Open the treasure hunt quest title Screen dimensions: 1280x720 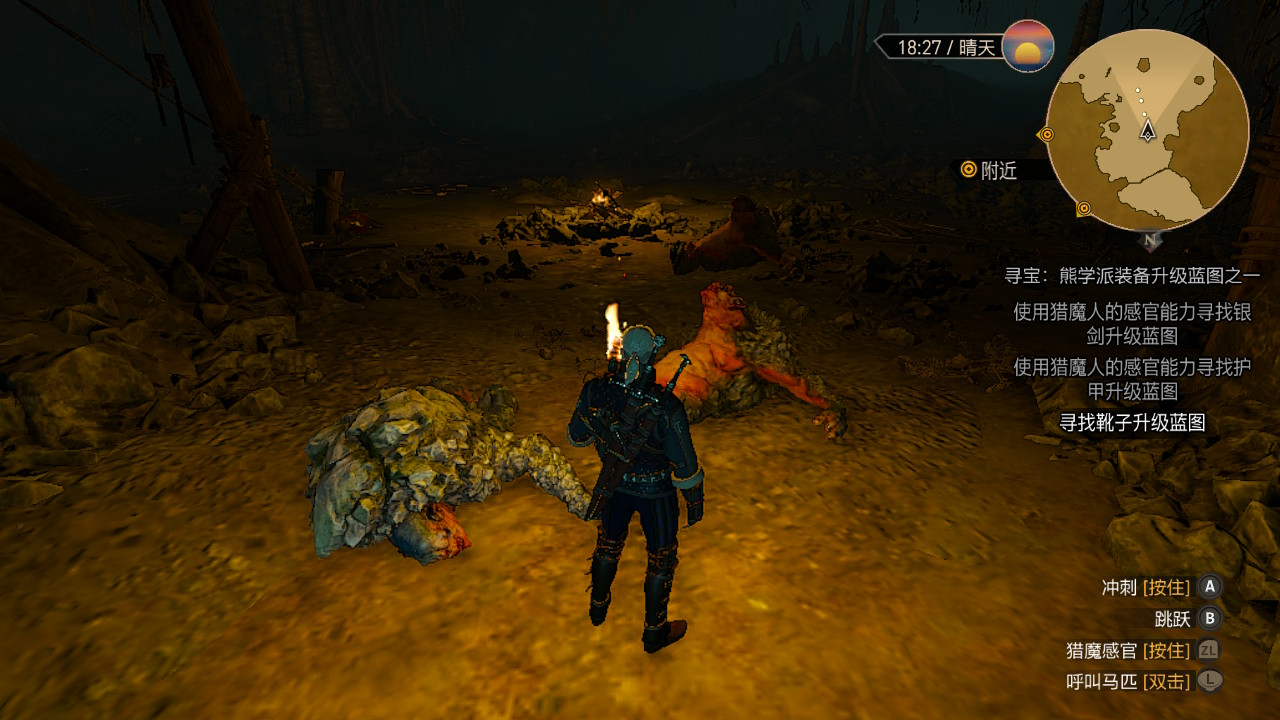pos(1132,275)
